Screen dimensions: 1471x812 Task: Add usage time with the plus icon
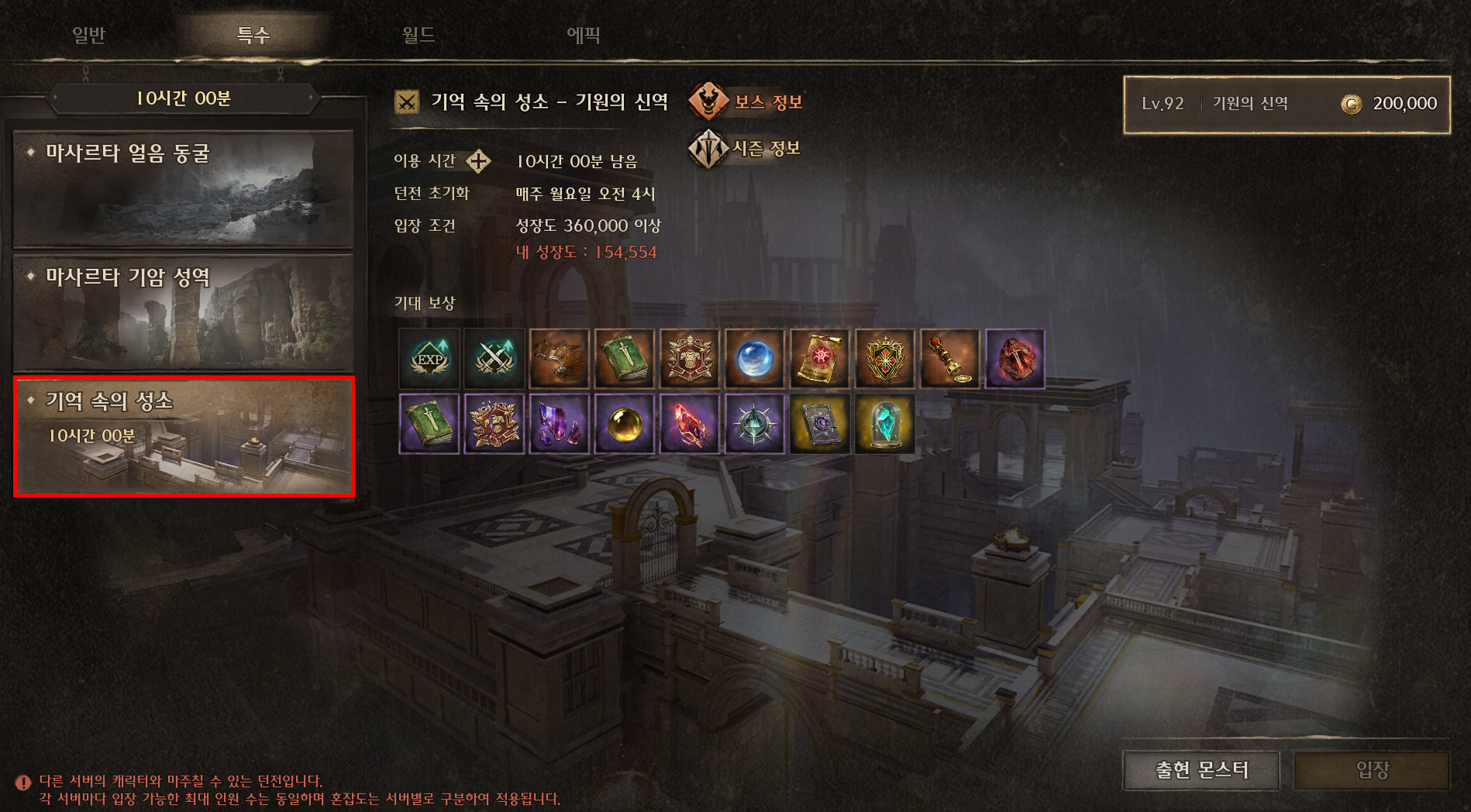(x=478, y=161)
